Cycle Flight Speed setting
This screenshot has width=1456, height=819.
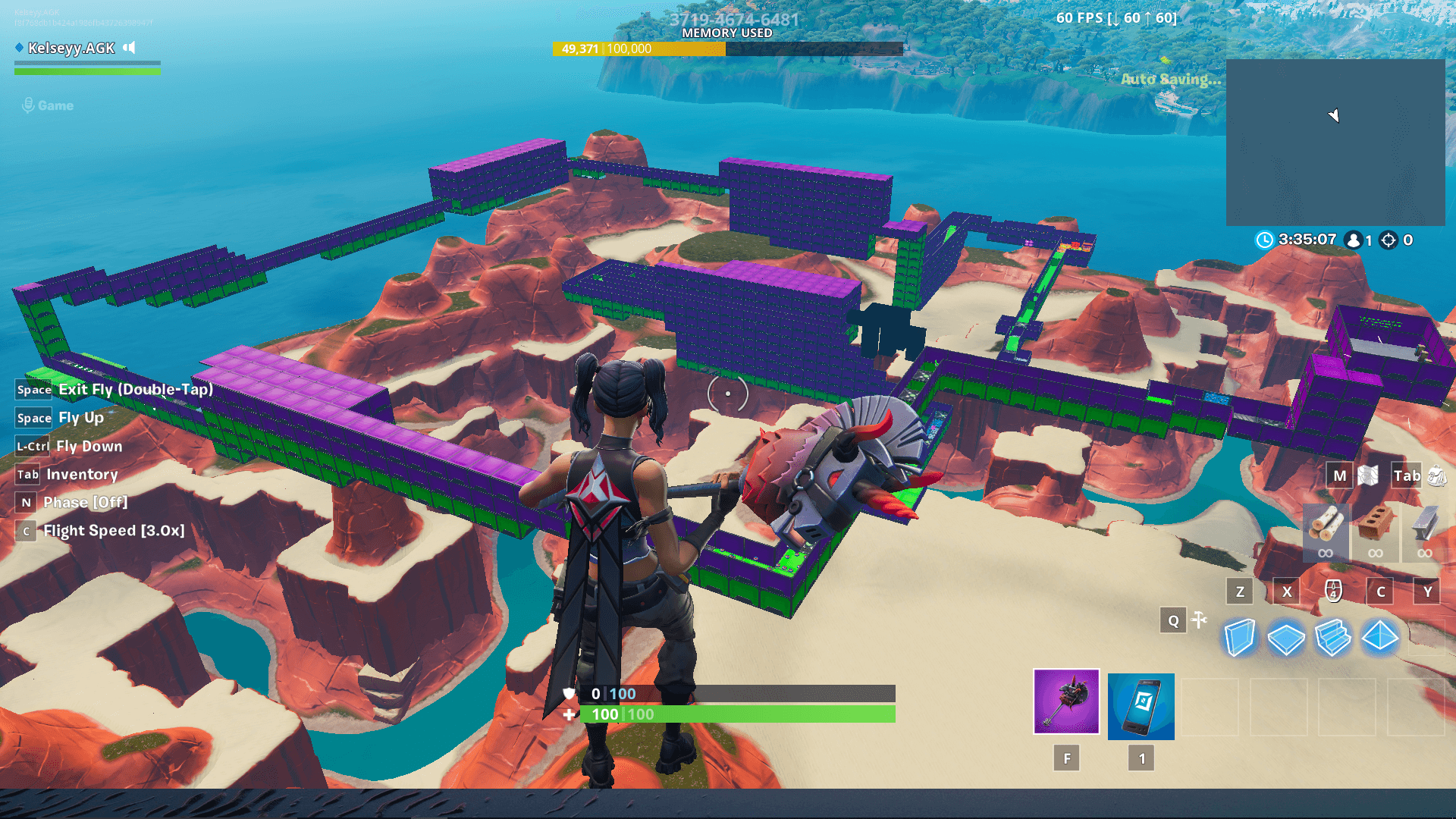(x=25, y=531)
